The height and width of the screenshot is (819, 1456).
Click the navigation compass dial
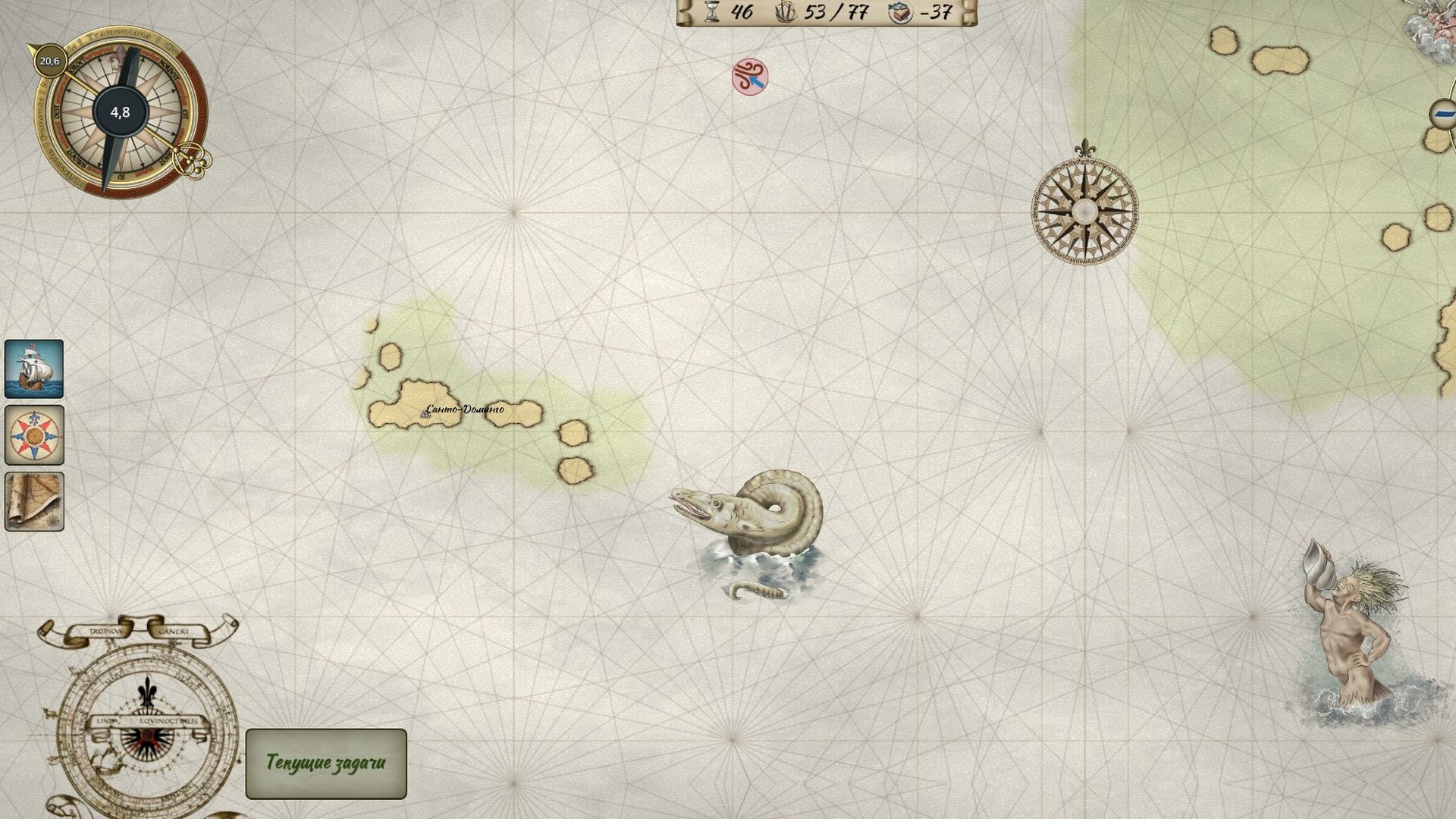120,112
